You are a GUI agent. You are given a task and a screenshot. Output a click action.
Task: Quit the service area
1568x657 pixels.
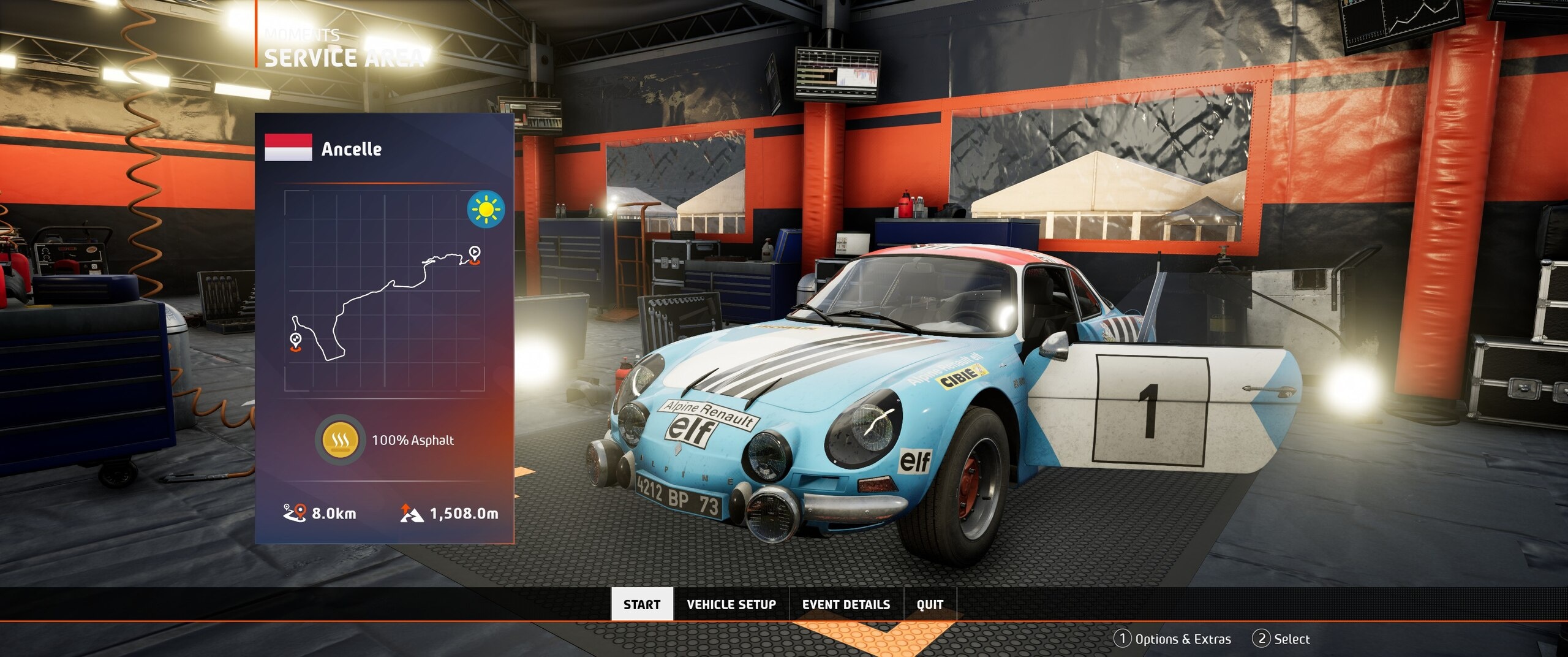tap(929, 604)
